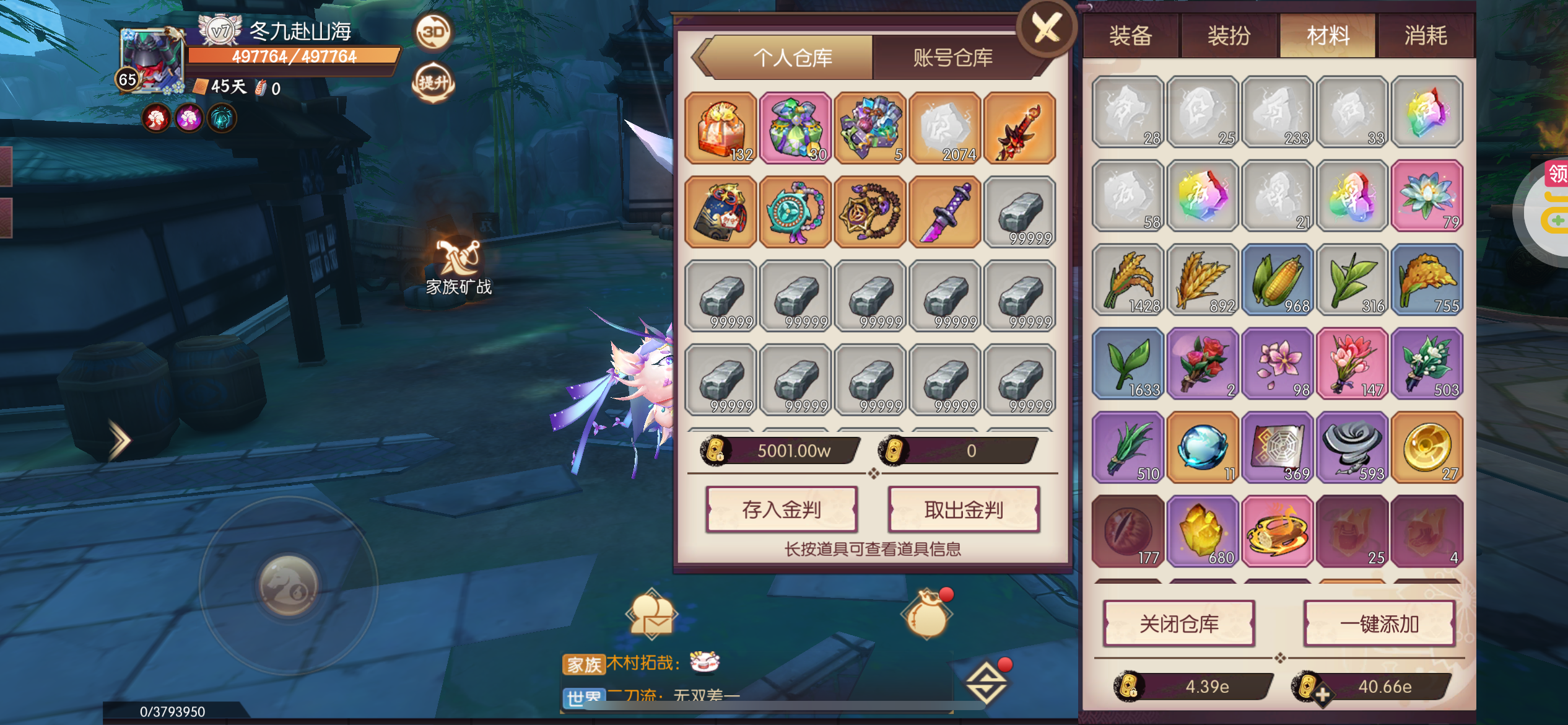Choose the white stone stack of 2074
Image resolution: width=1568 pixels, height=725 pixels.
(945, 128)
